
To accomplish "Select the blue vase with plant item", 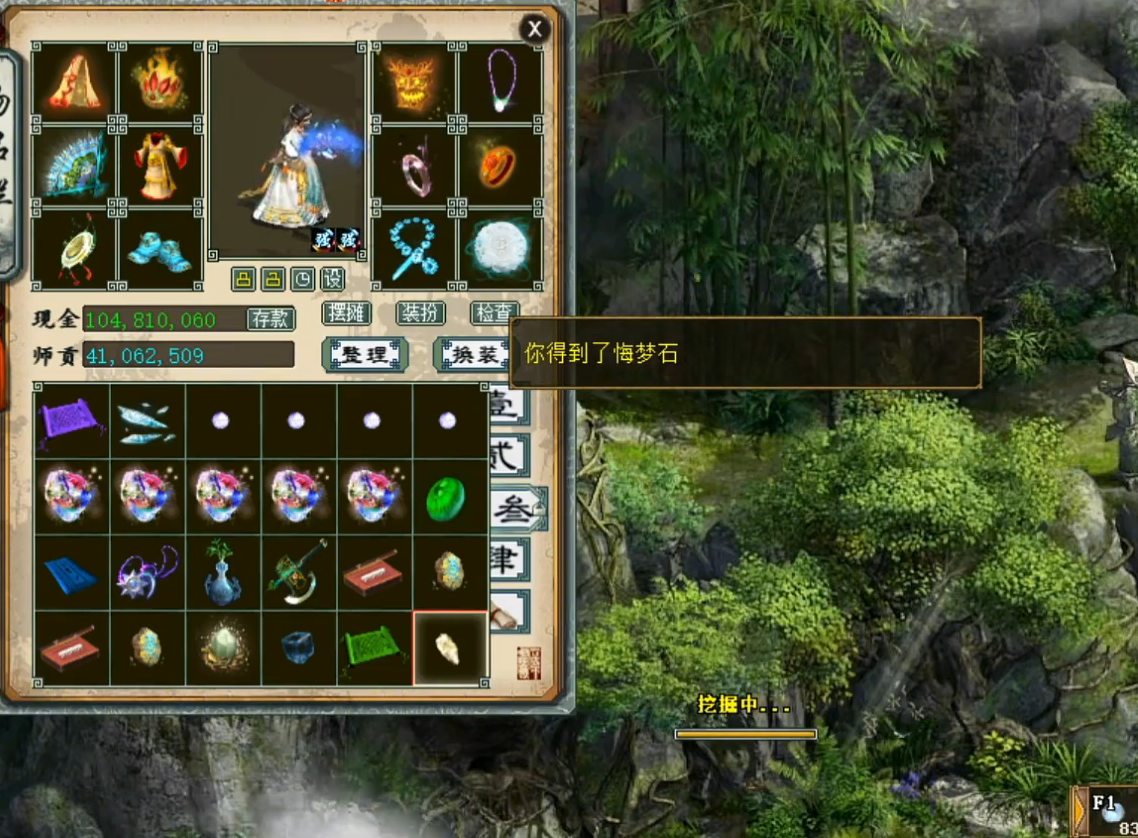I will pyautogui.click(x=223, y=572).
